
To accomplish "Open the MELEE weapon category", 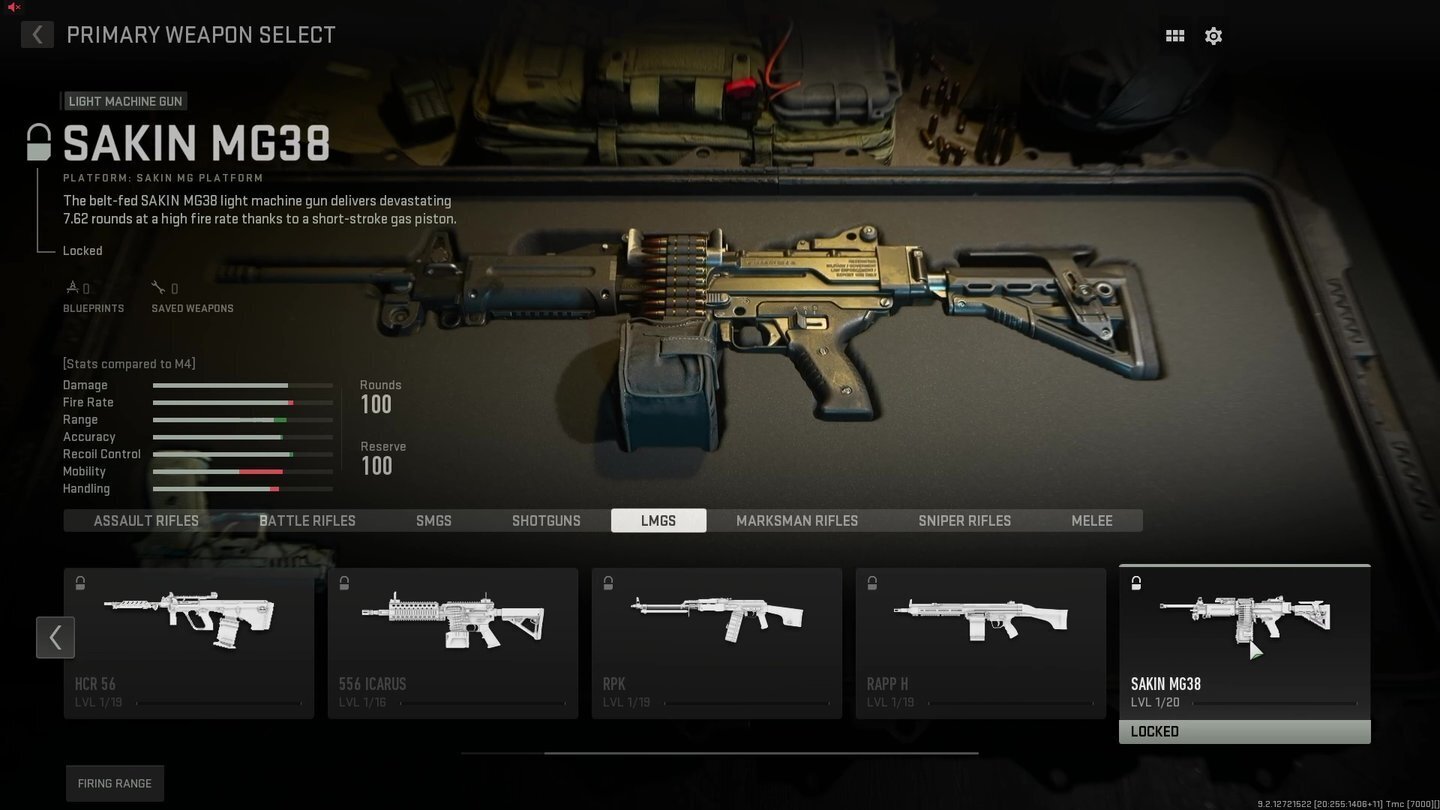I will click(x=1091, y=520).
